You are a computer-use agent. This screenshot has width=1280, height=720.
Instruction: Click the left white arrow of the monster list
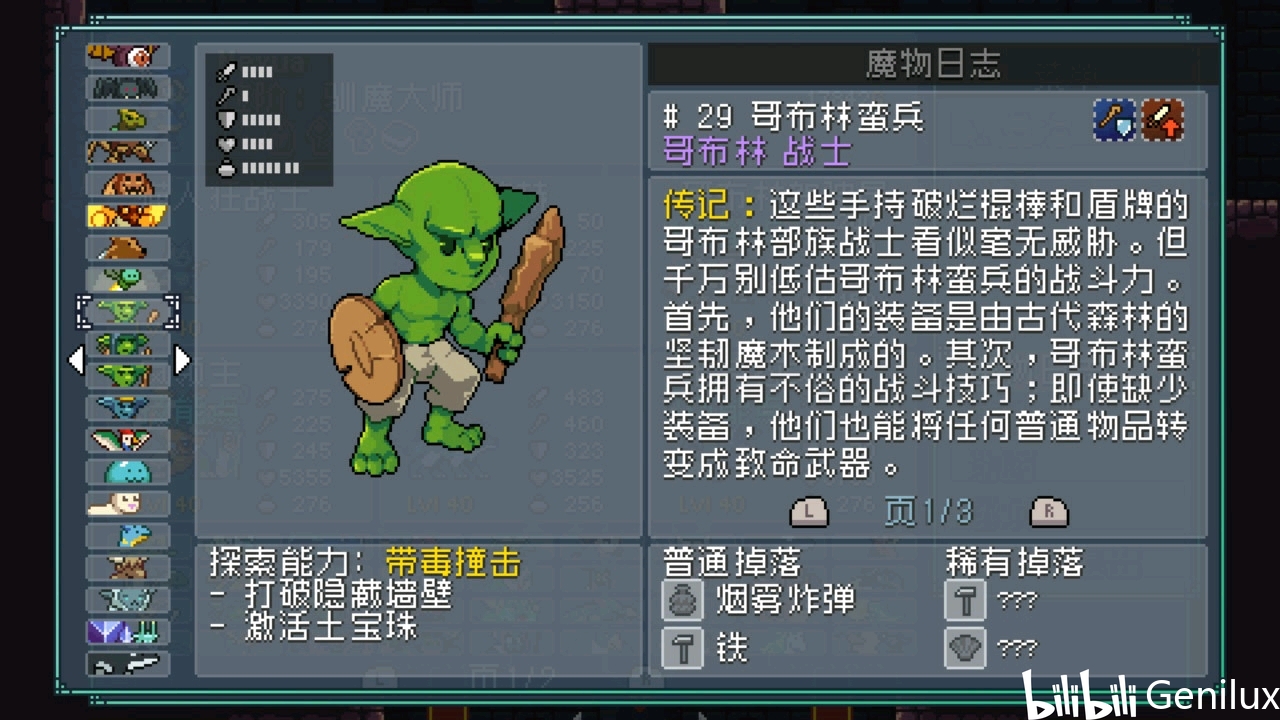point(76,360)
